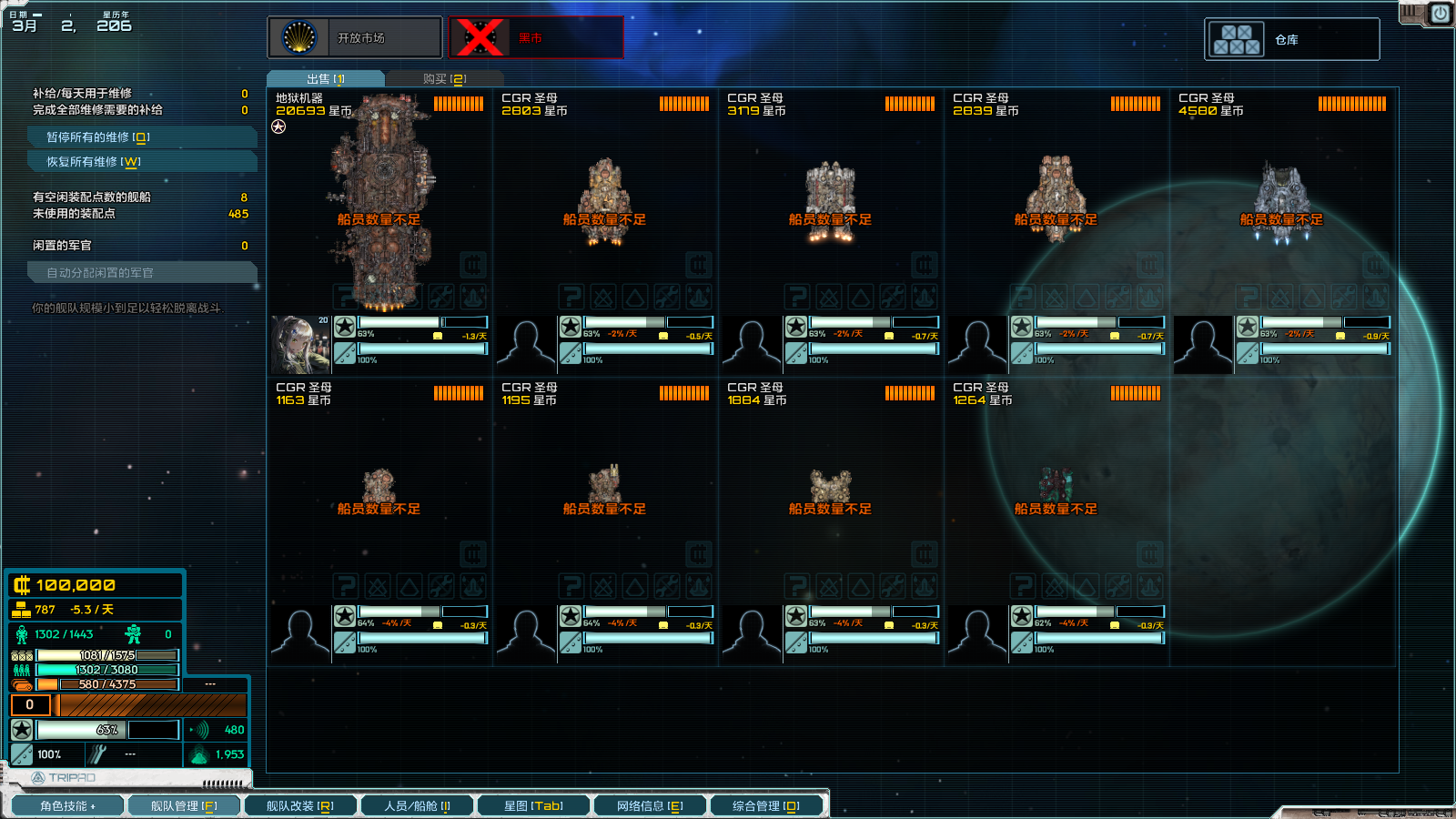Viewport: 1456px width, 819px height.
Task: Open the 仓库 storage button
Action: coord(1291,40)
